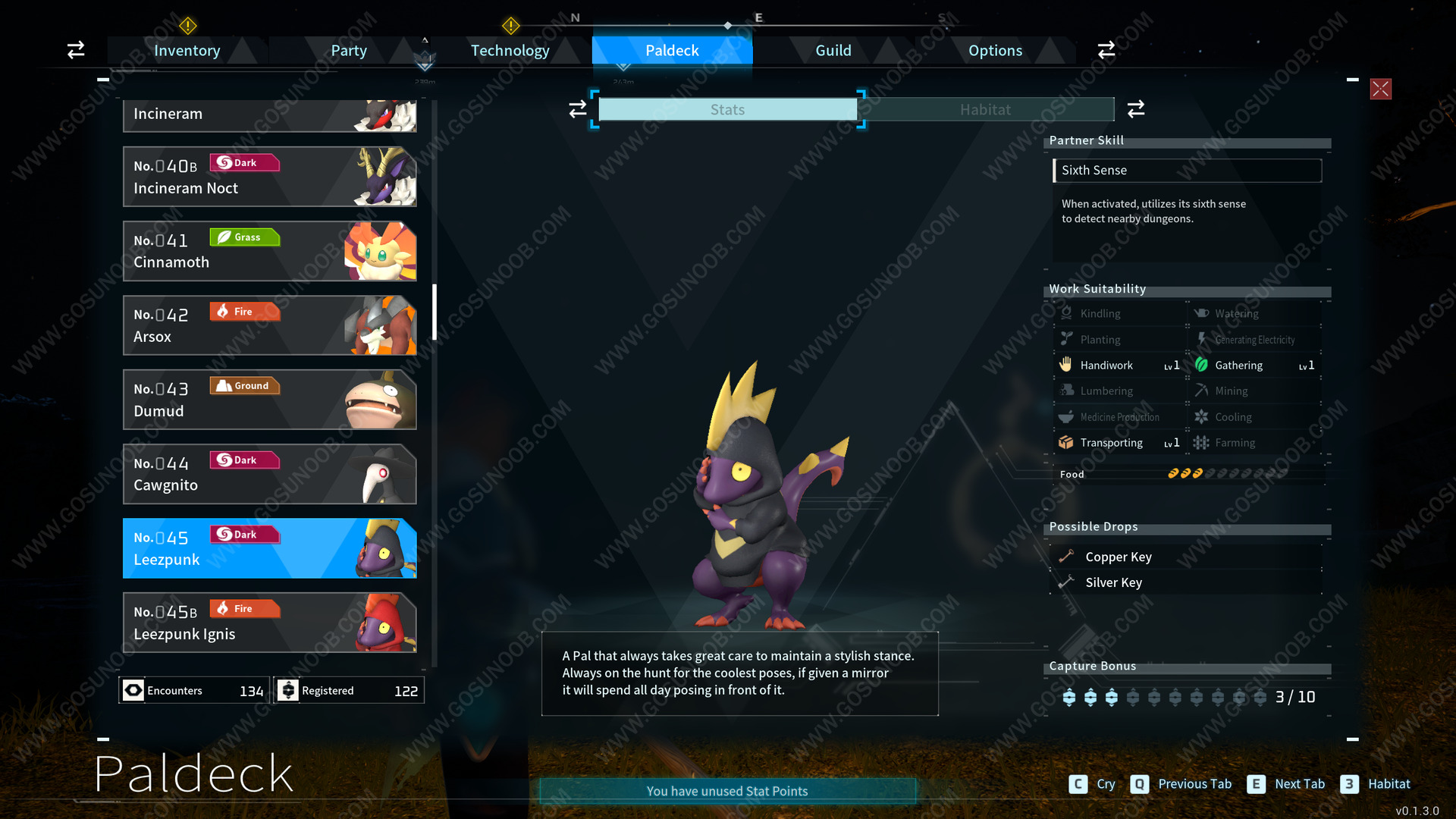Click the Sixth Sense partner skill

click(x=1187, y=171)
